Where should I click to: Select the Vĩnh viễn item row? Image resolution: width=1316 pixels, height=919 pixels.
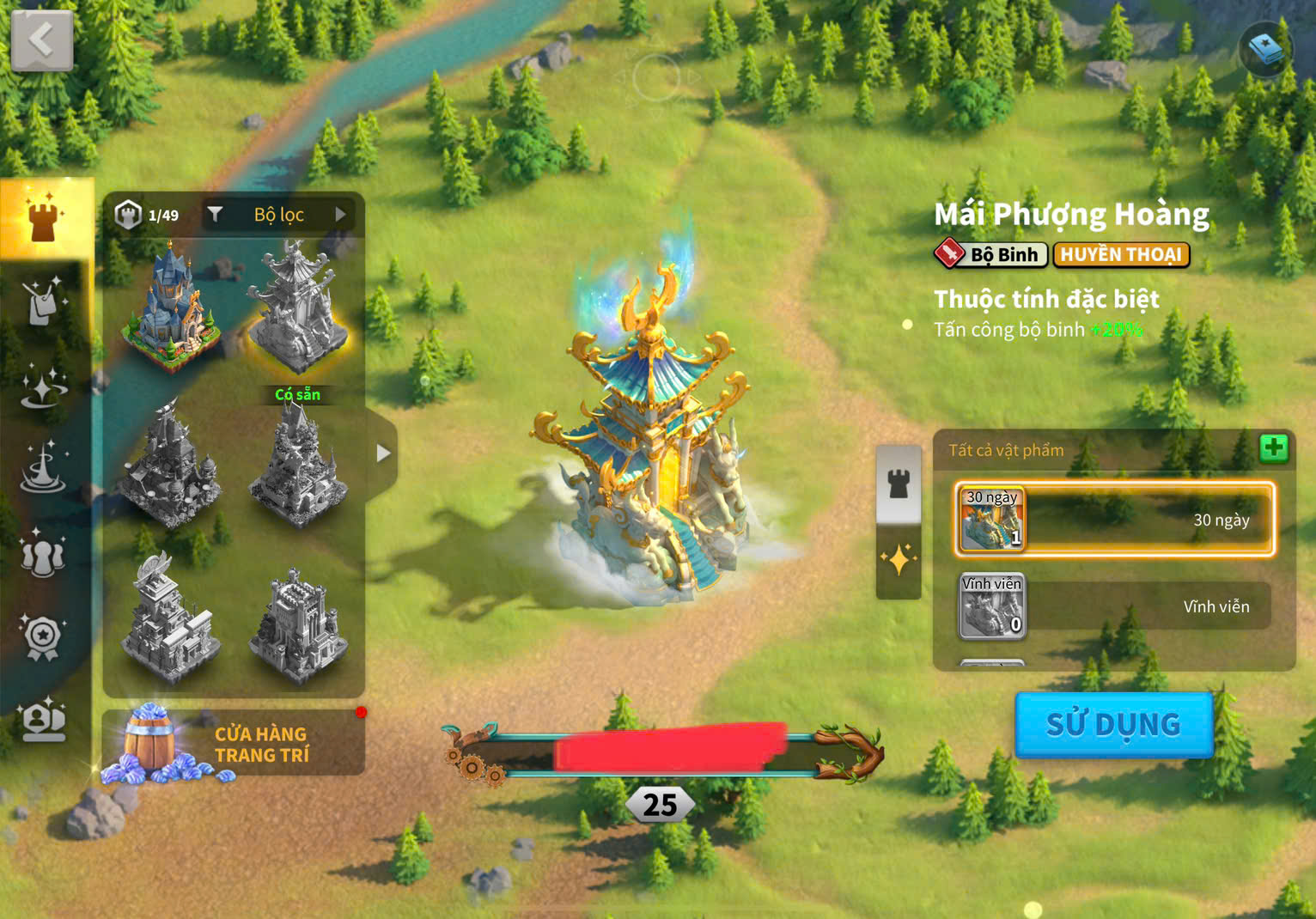tap(1114, 606)
